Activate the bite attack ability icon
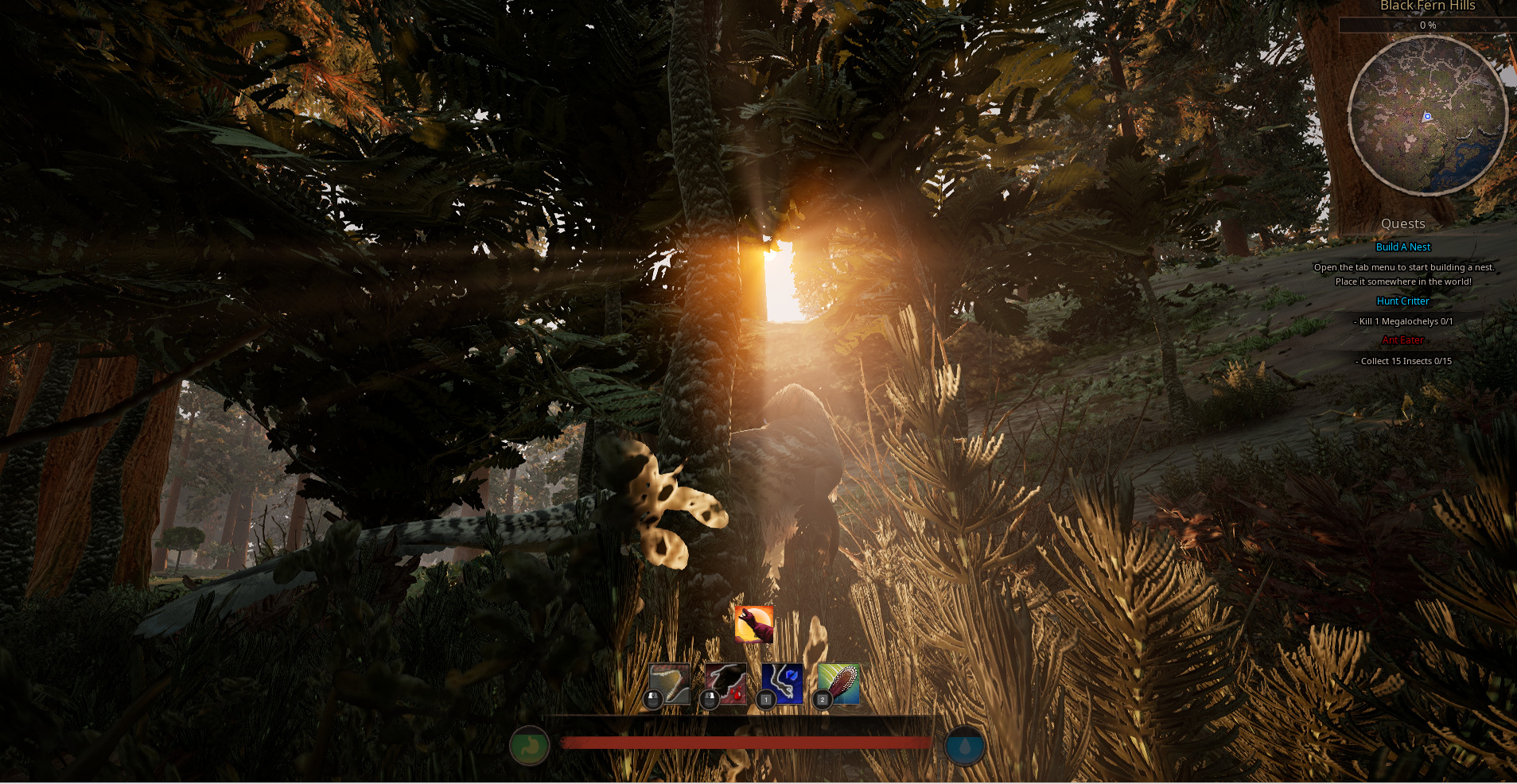 670,684
